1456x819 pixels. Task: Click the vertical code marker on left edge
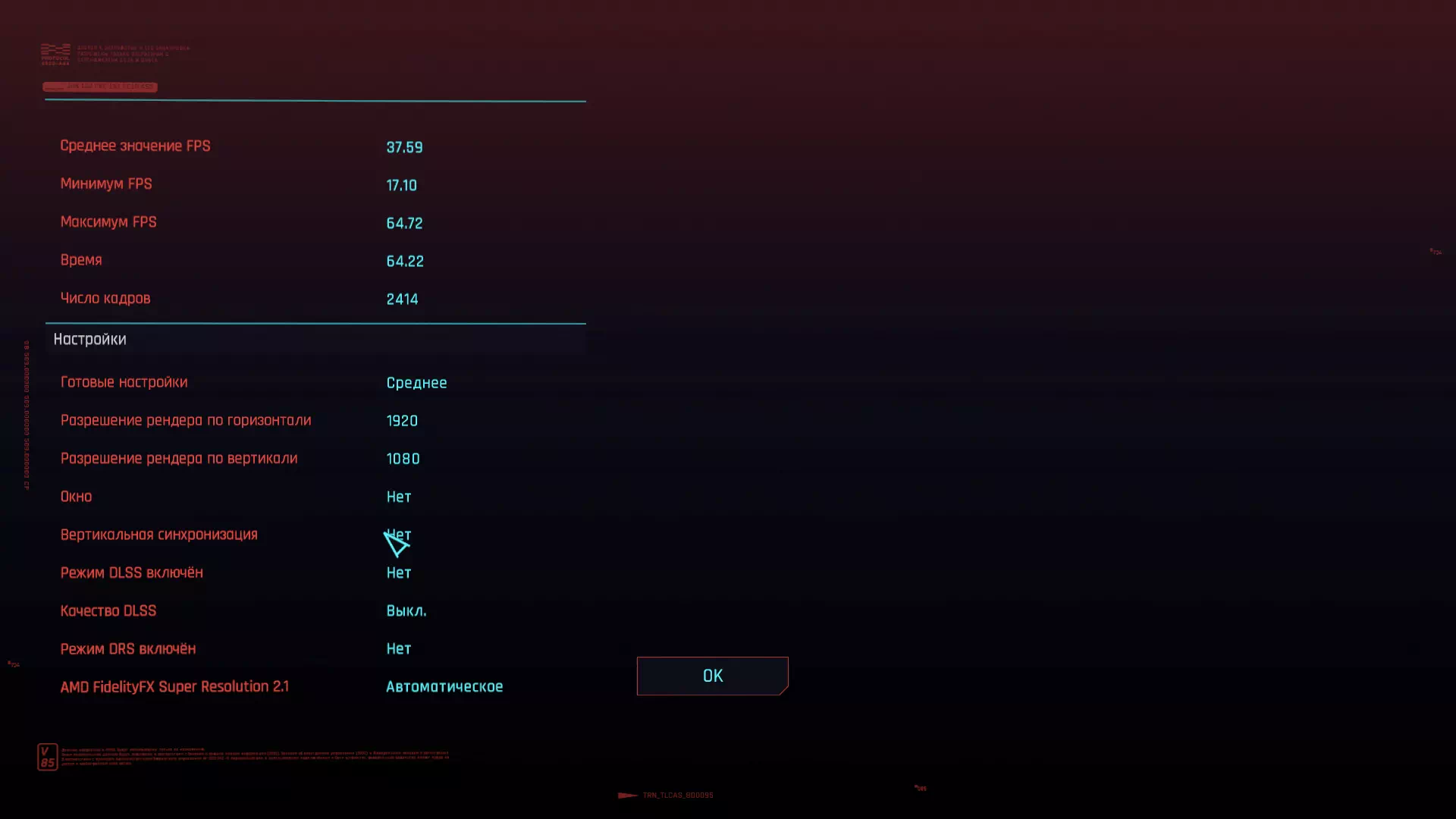tap(28, 413)
